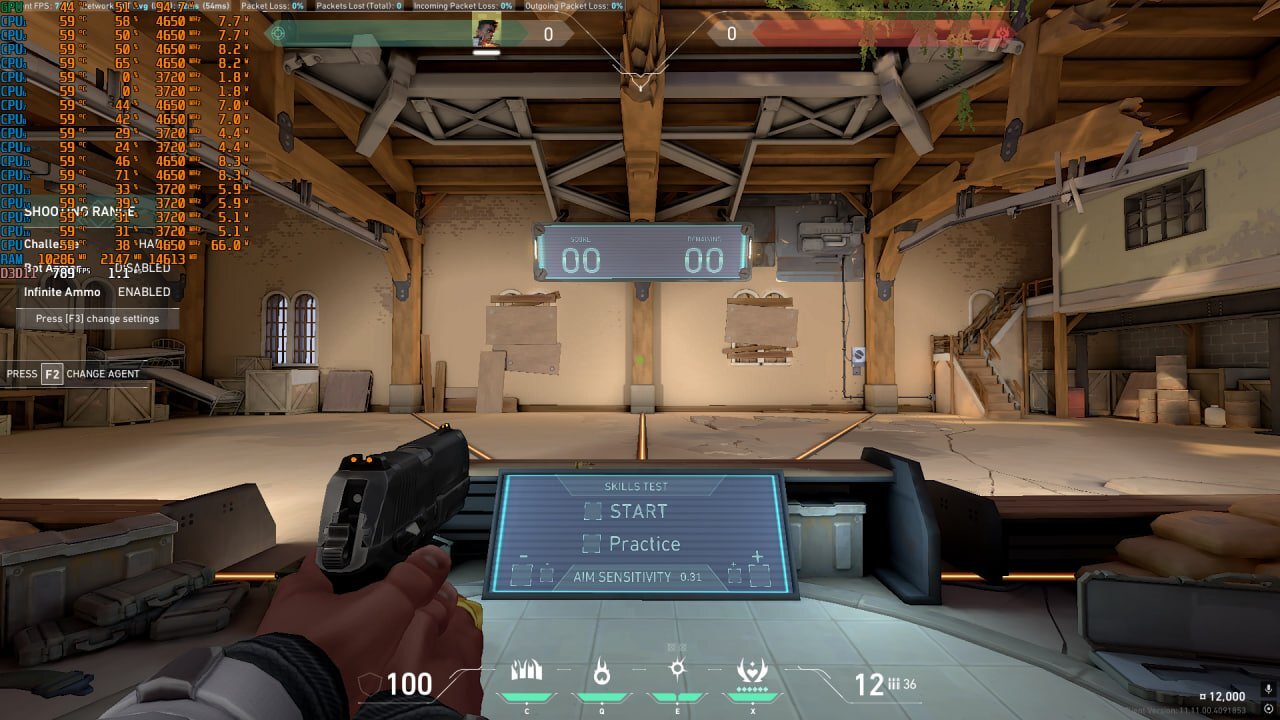Toggle the microphone icon in the corner

pyautogui.click(x=1268, y=689)
